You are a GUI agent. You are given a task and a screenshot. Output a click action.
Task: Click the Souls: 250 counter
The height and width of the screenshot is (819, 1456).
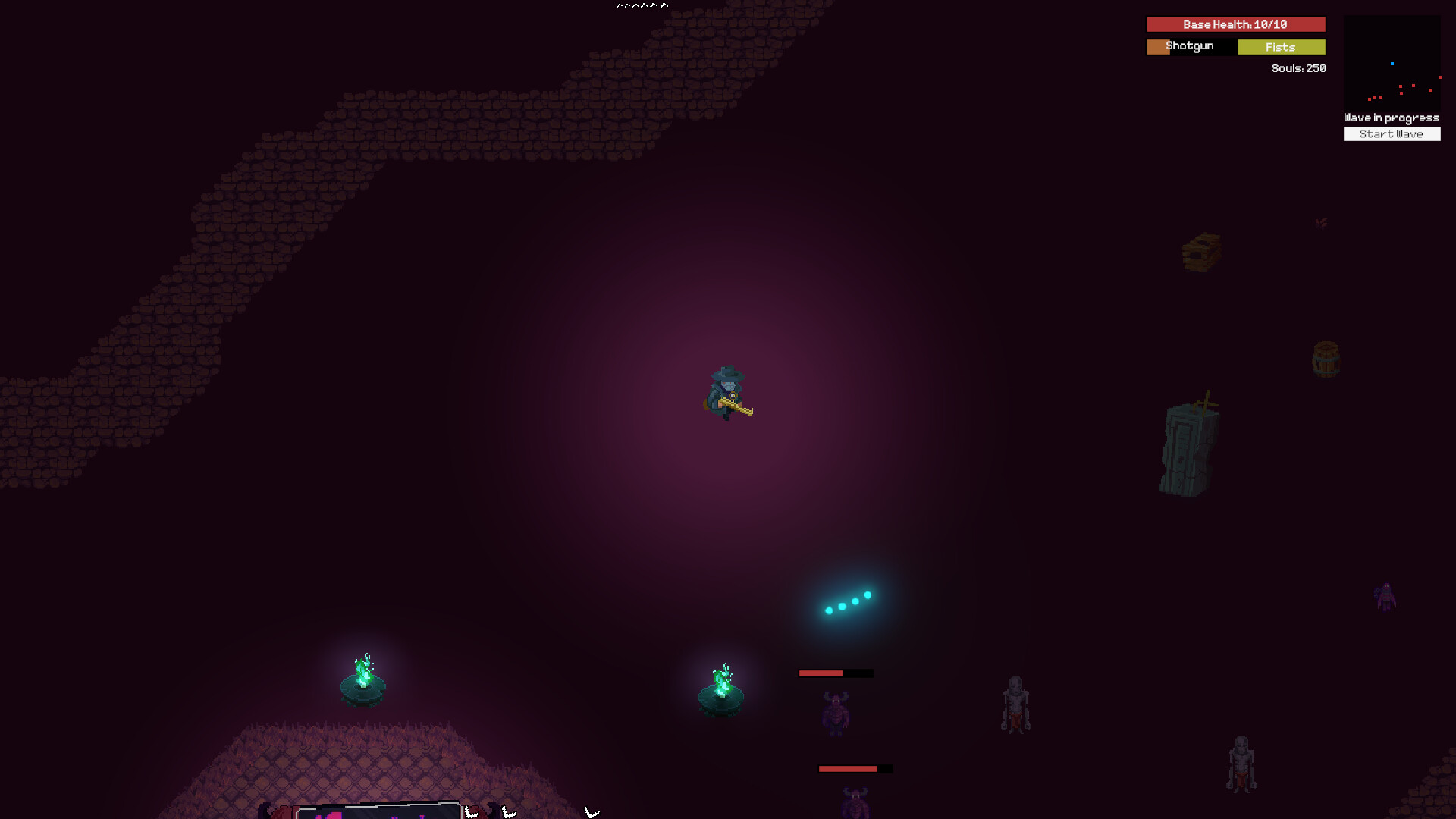click(1298, 68)
